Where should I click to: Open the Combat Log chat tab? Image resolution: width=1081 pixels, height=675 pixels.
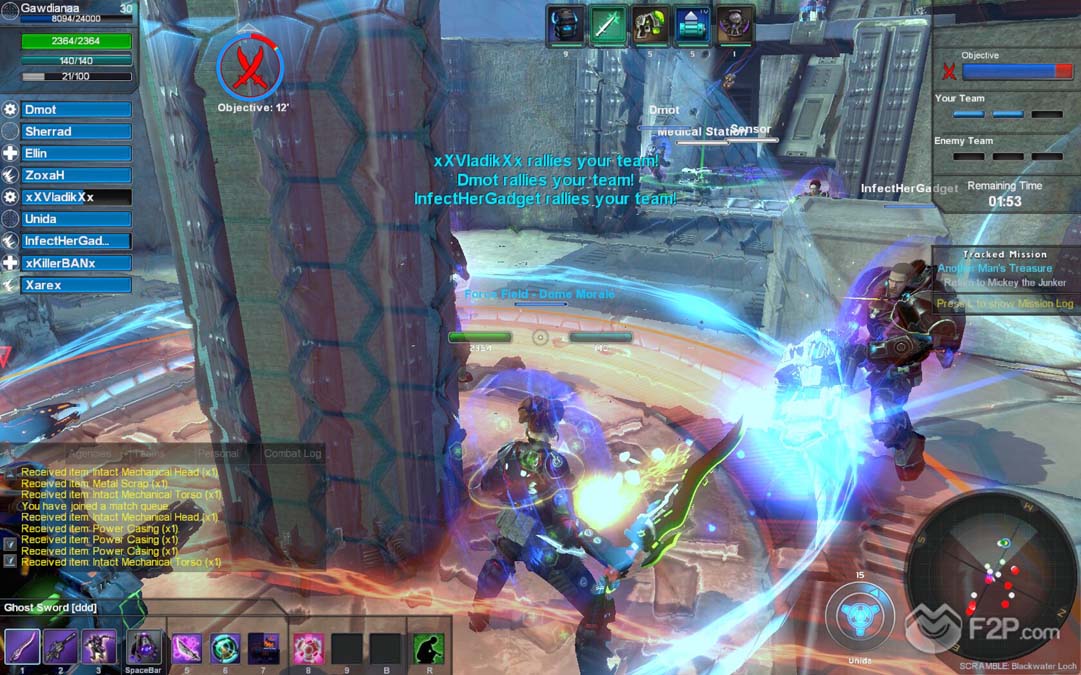[292, 453]
